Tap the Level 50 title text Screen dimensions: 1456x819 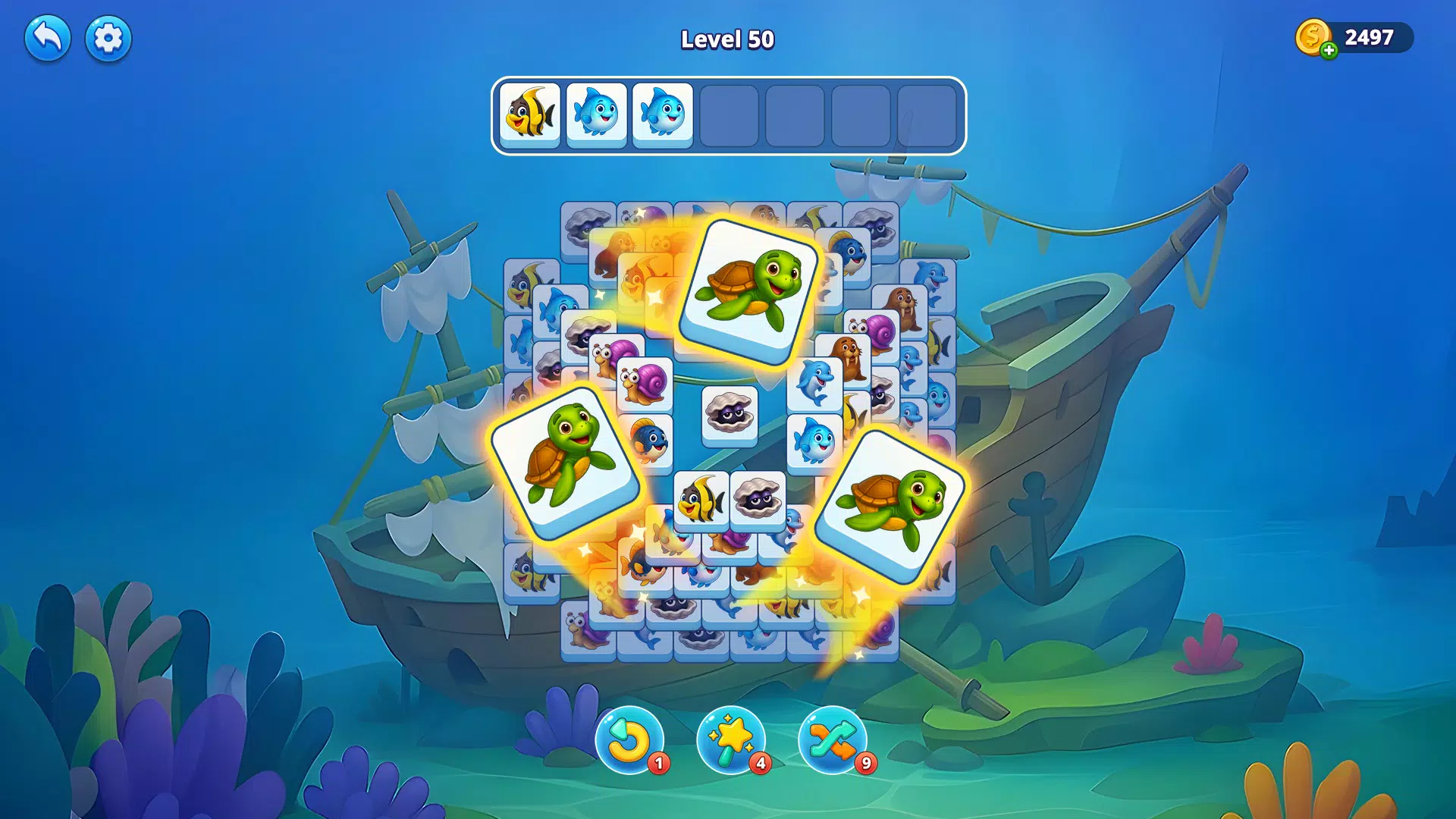(x=726, y=39)
